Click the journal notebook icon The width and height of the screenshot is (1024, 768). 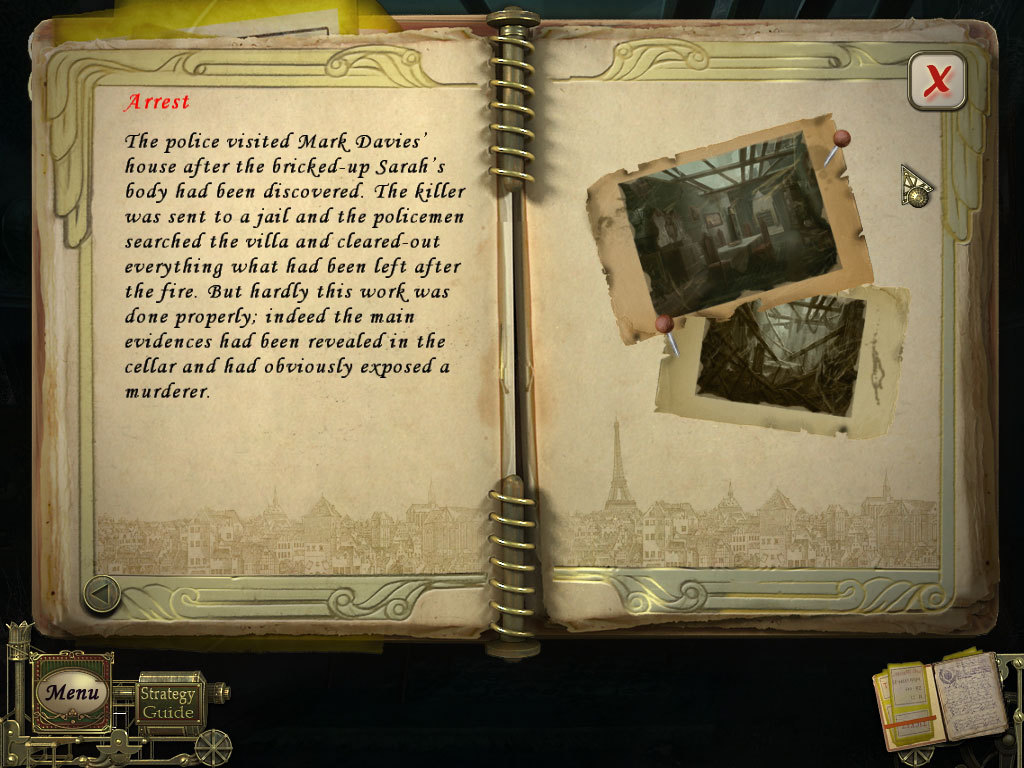pyautogui.click(x=940, y=702)
